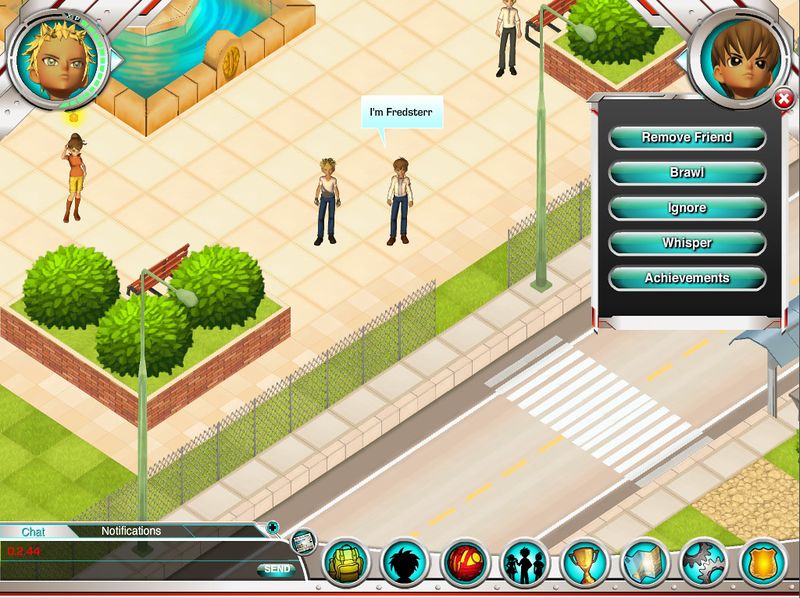This screenshot has width=800, height=598.
Task: Select the red Bakugan ball icon
Action: pyautogui.click(x=465, y=564)
